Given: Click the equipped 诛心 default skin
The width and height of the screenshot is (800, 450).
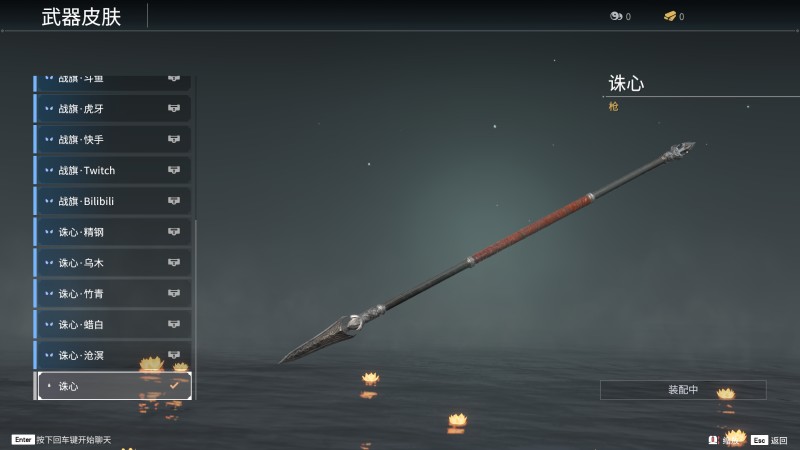Looking at the screenshot, I should click(112, 386).
